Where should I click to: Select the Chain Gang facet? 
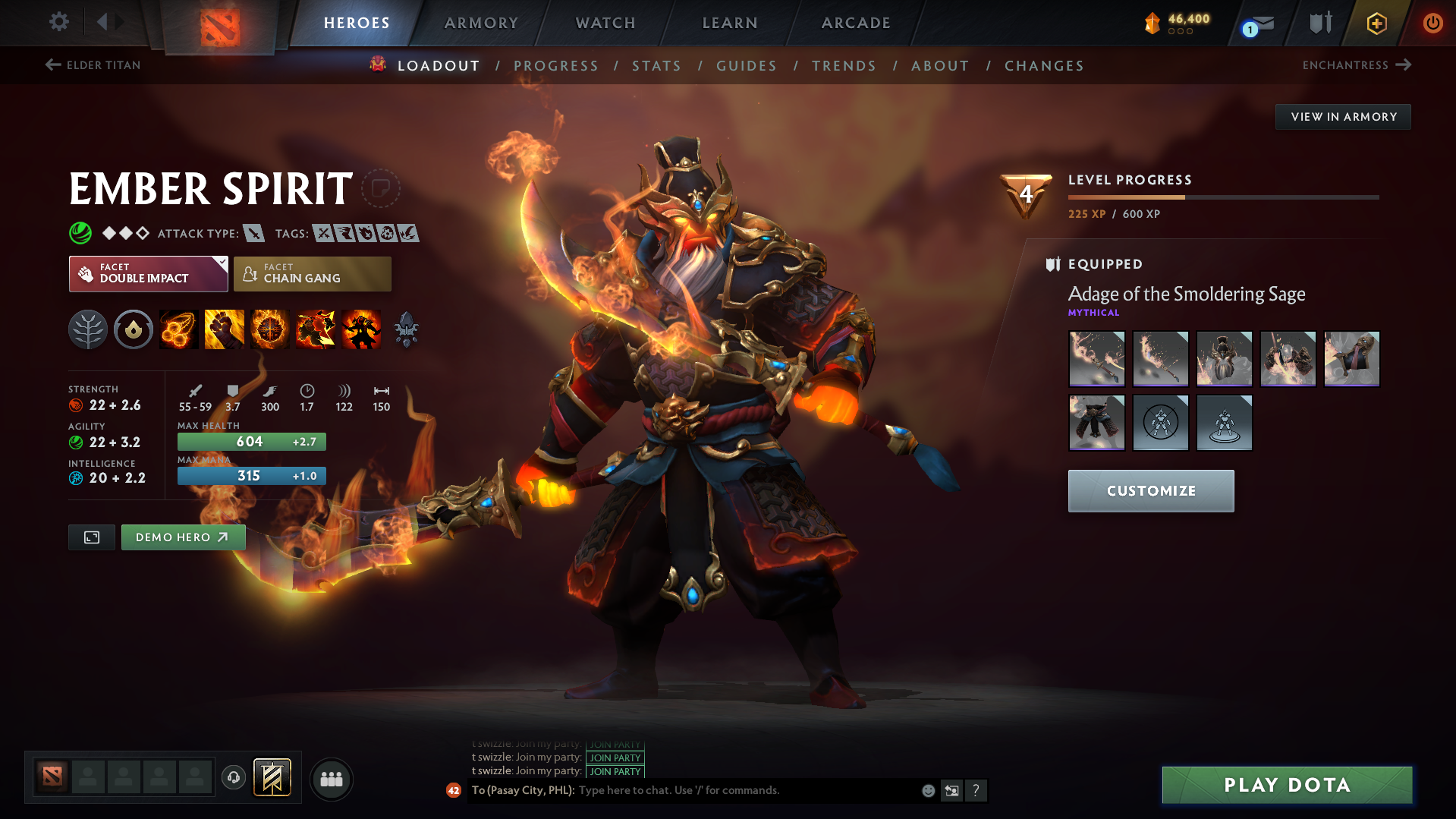point(312,273)
